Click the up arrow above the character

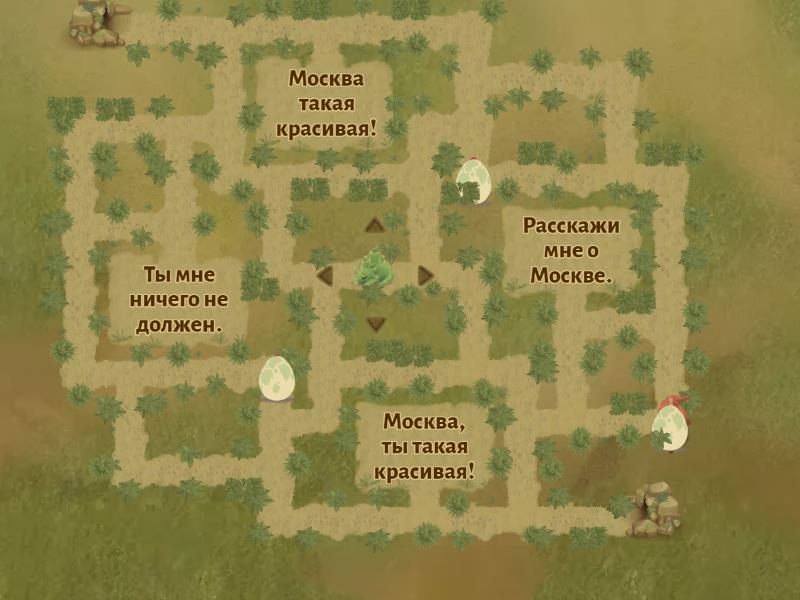(375, 224)
